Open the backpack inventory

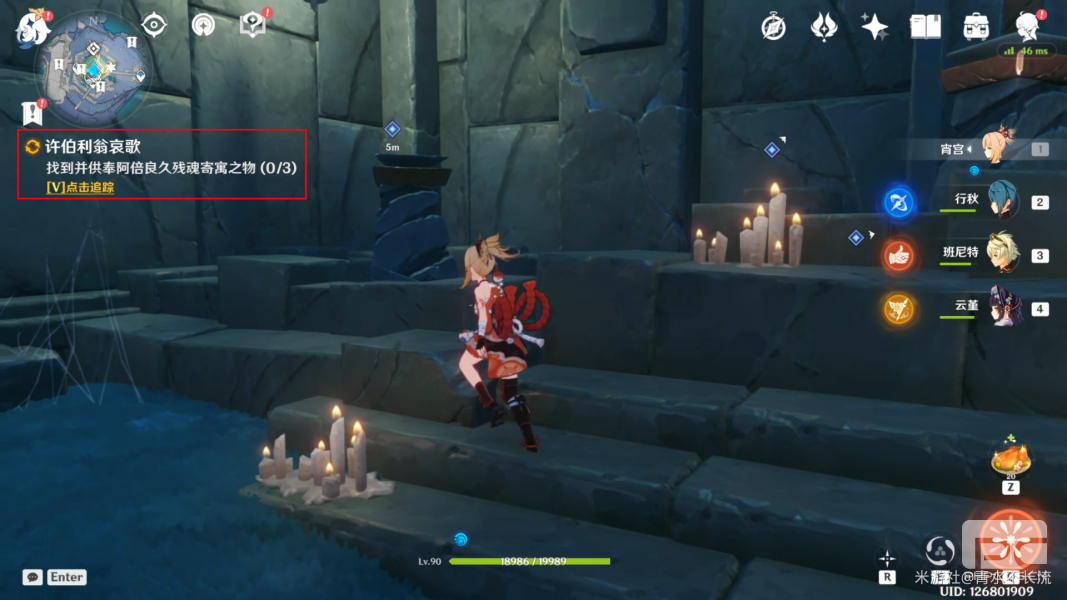point(976,27)
